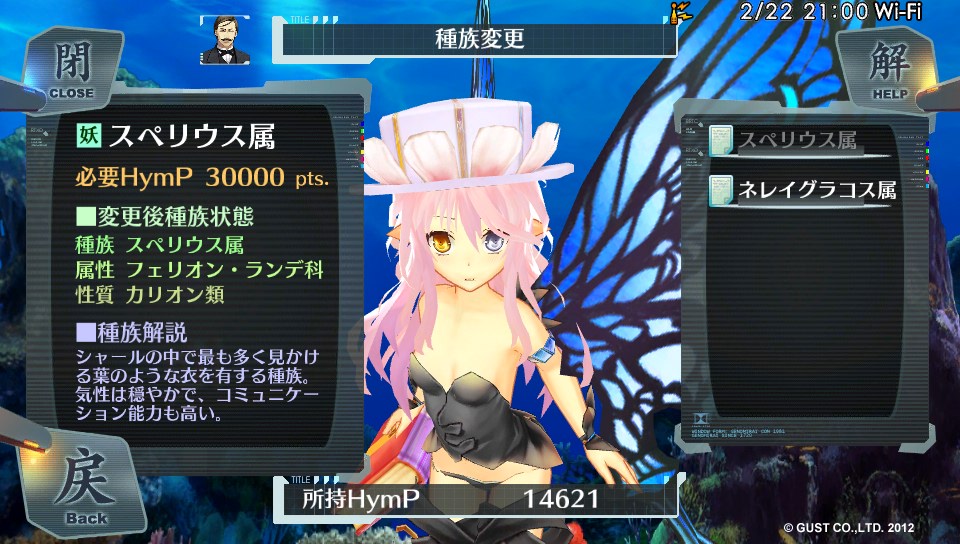
Task: Close the race change screen
Action: point(70,68)
